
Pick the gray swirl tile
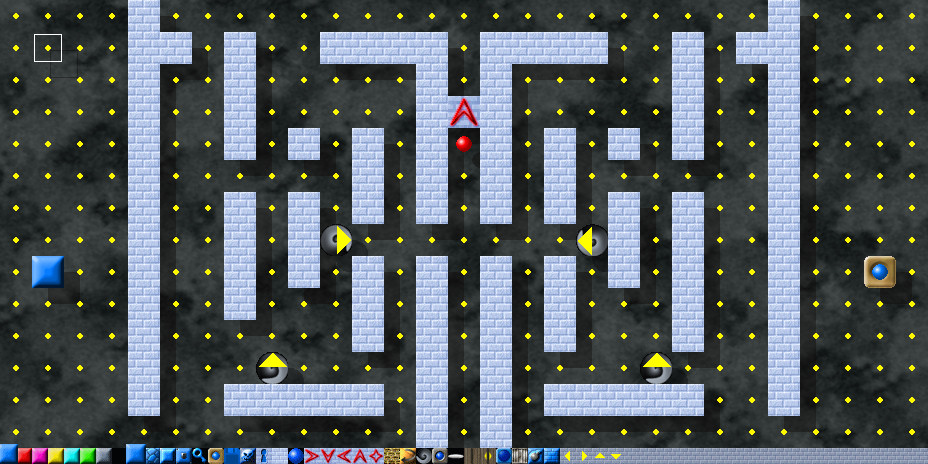(423, 456)
